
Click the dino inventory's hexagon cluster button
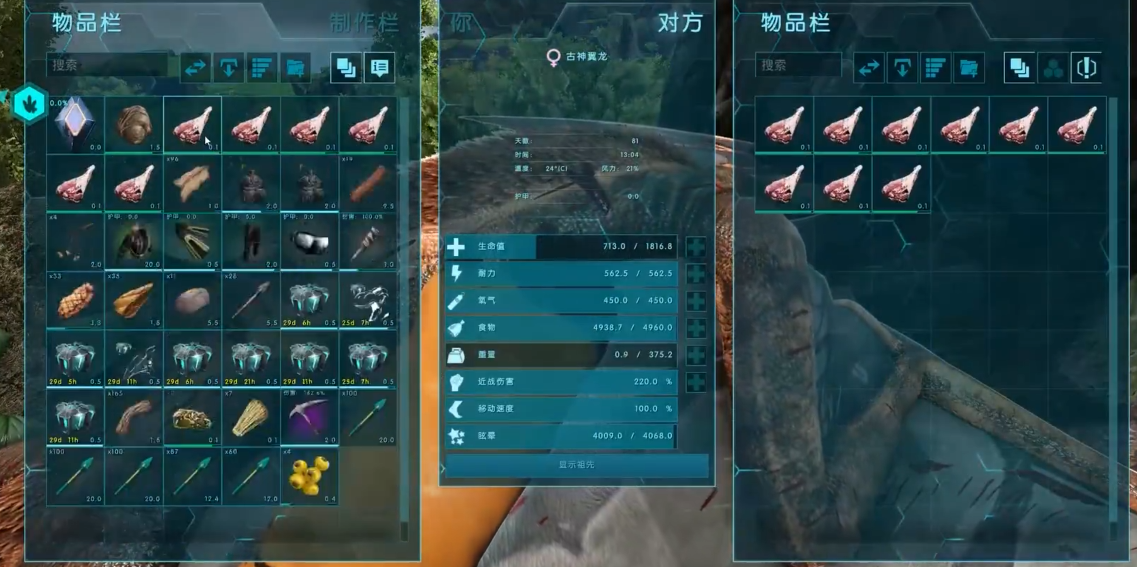[1053, 68]
